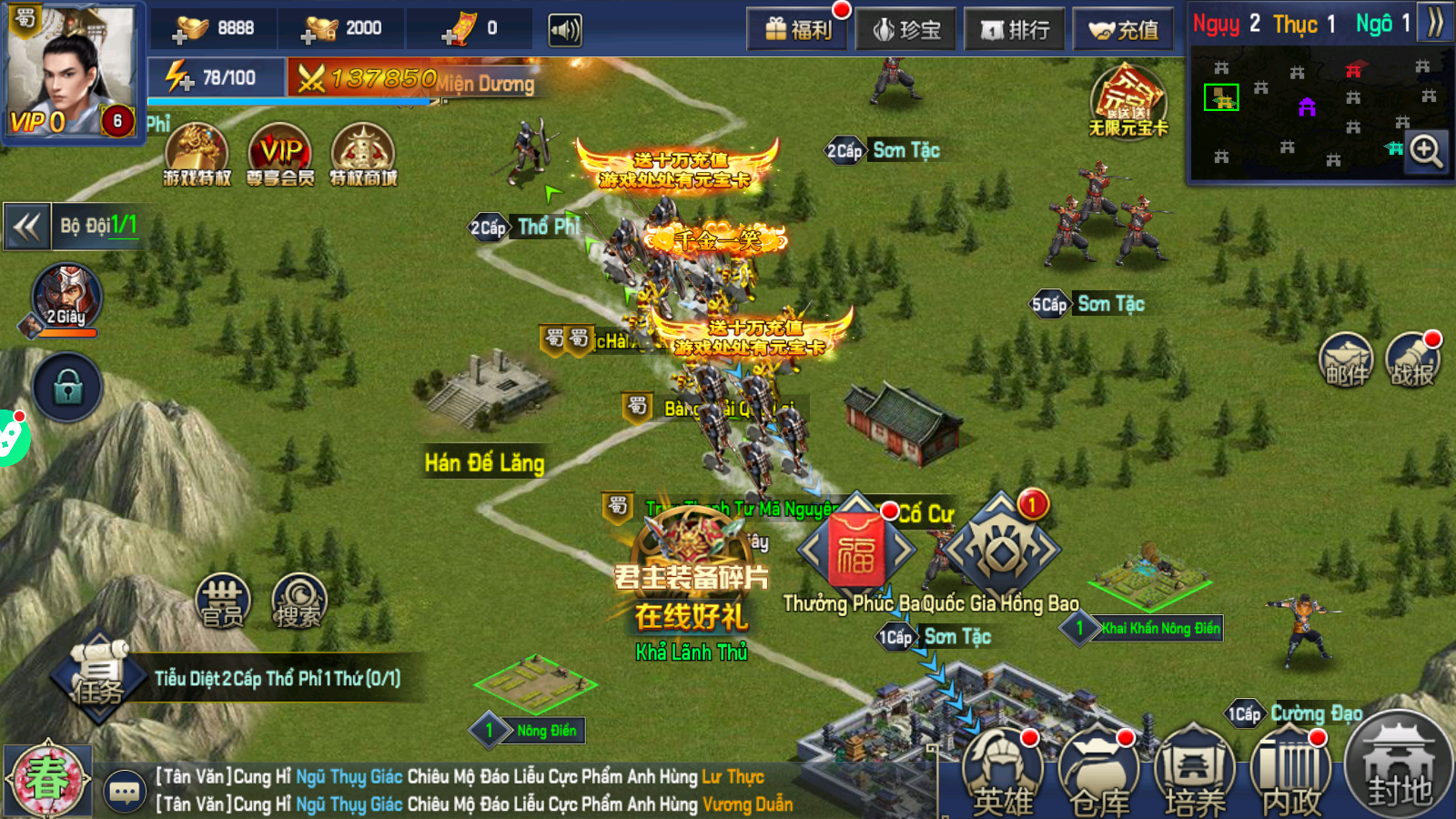
Task: Open the 福利 welfare menu
Action: pos(796,28)
